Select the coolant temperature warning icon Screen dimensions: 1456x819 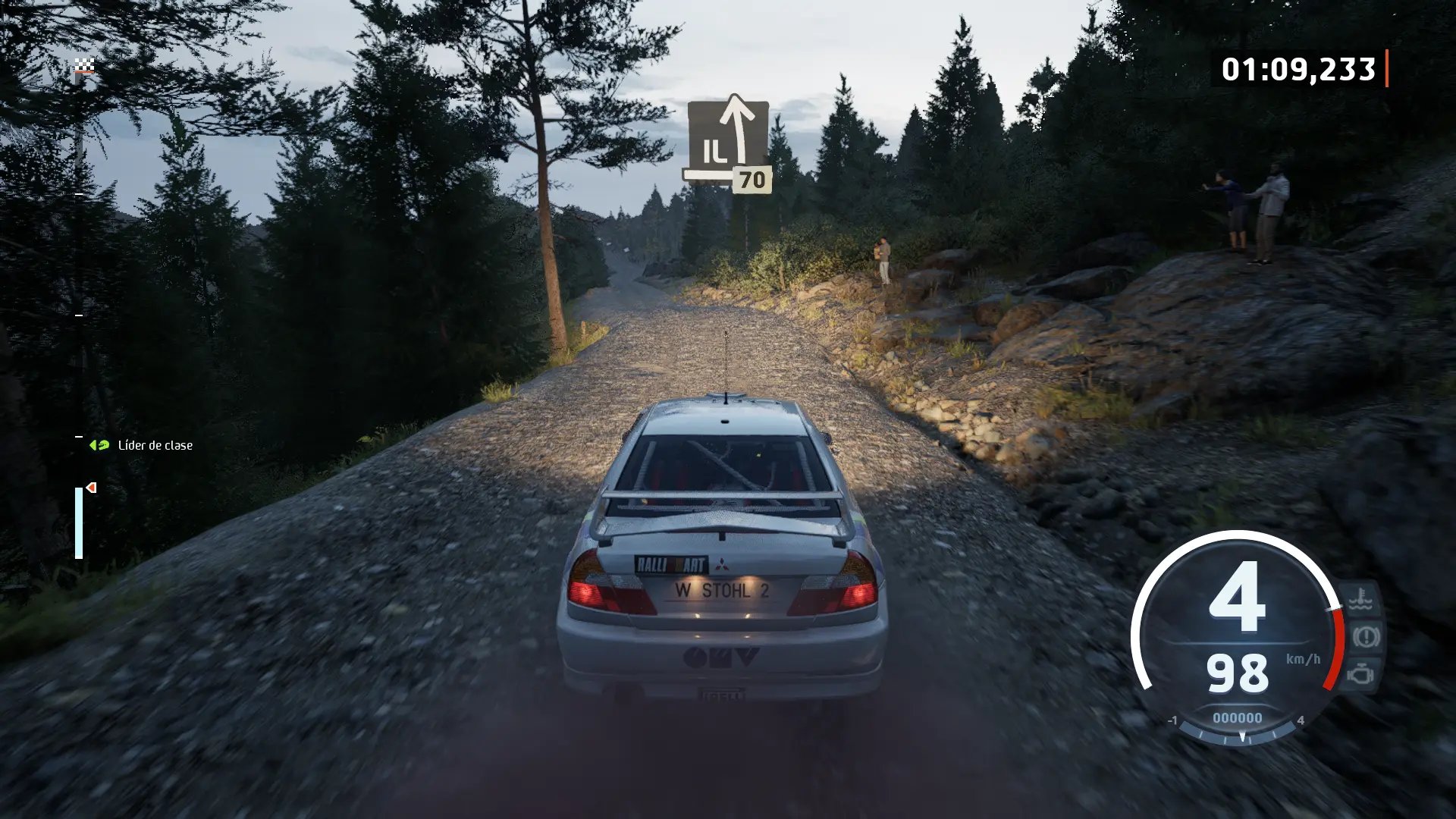point(1360,600)
